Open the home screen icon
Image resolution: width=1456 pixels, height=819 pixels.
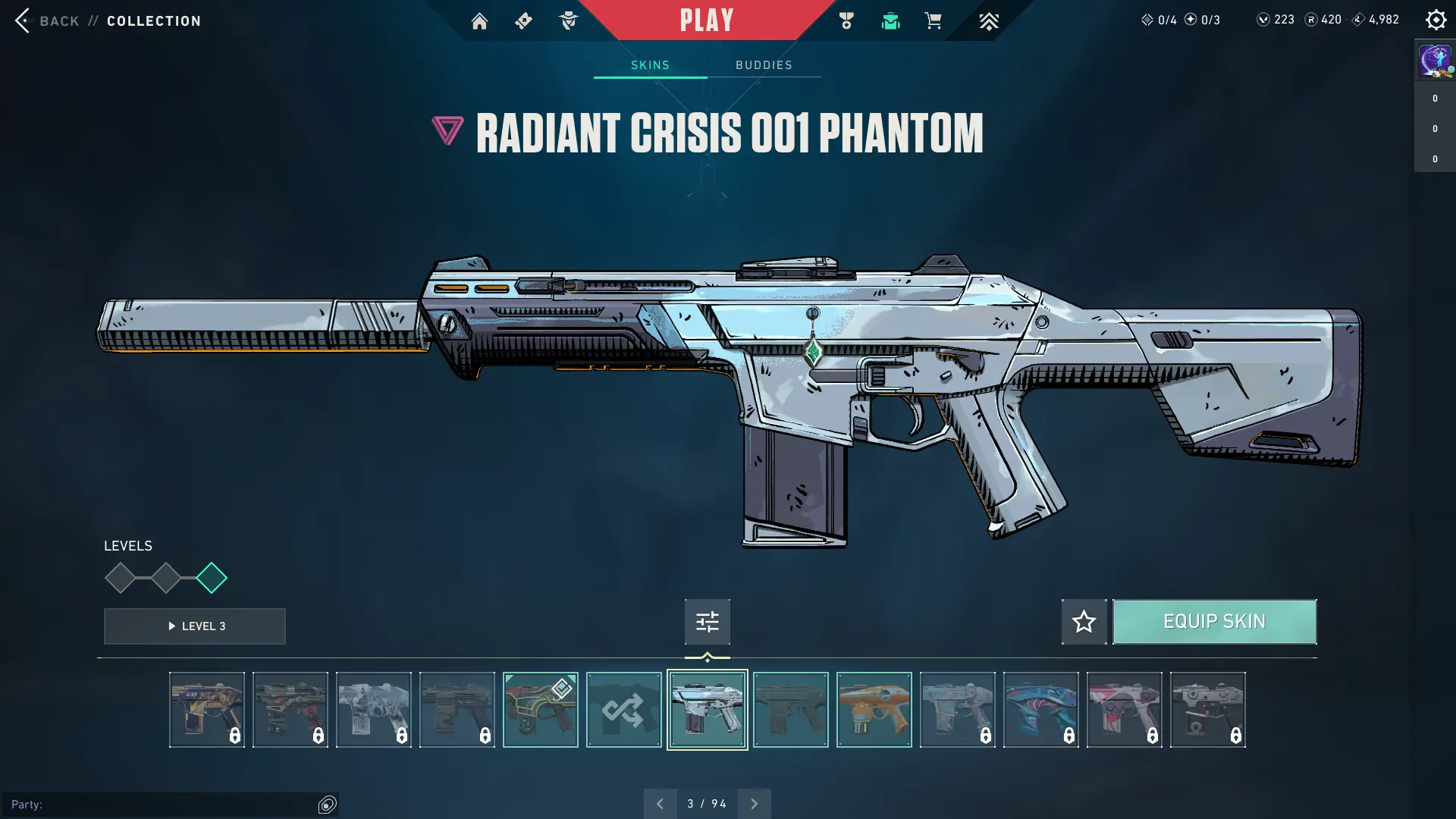click(479, 21)
